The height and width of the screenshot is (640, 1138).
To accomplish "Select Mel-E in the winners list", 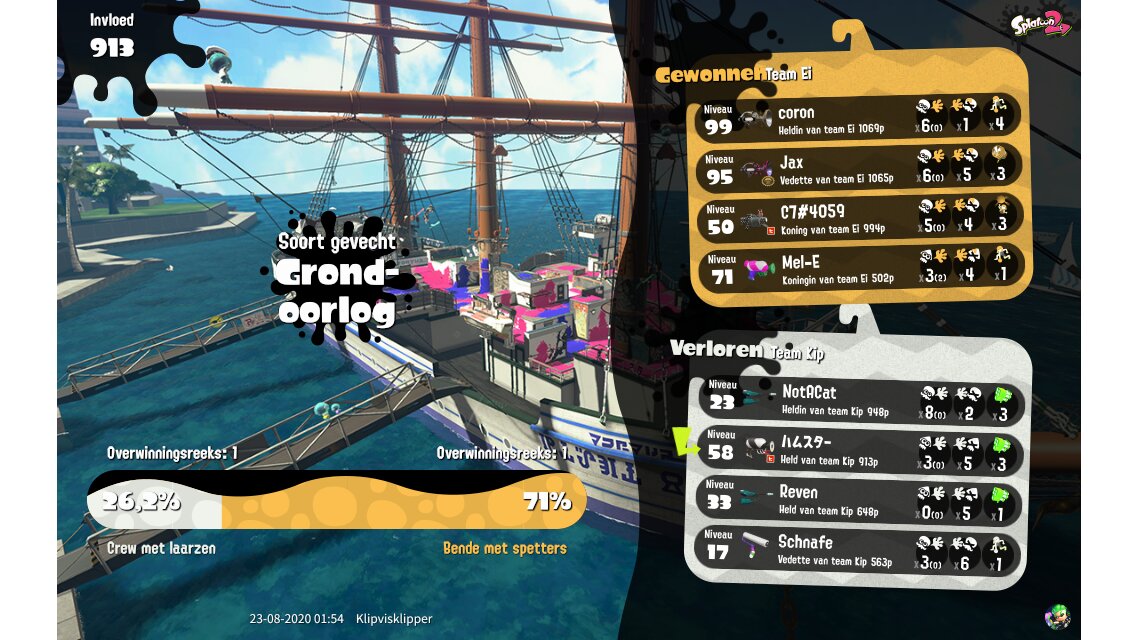I will click(860, 267).
